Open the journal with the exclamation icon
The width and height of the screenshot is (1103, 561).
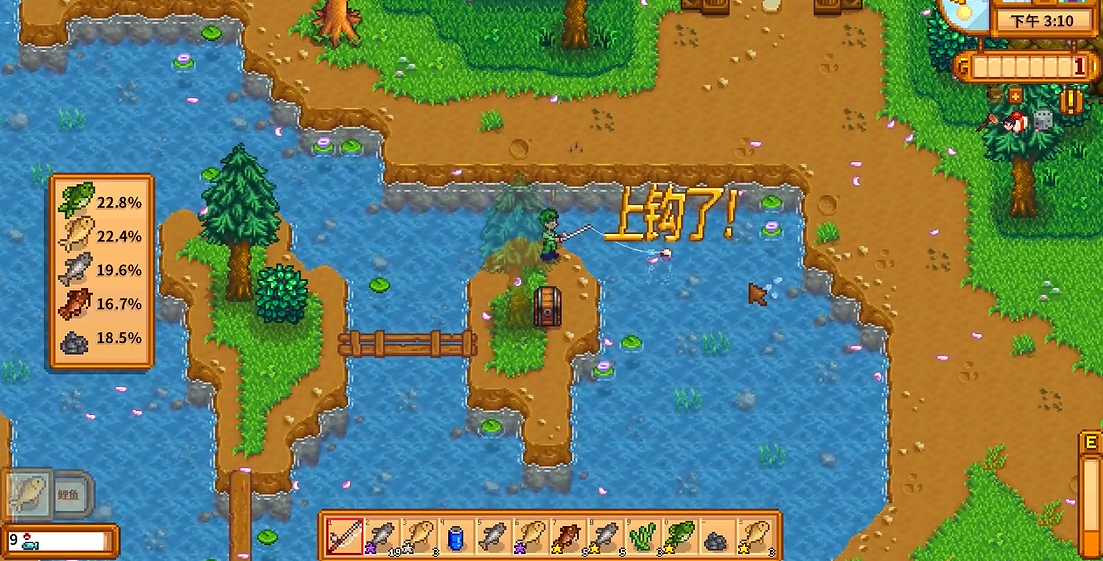[x=1073, y=101]
